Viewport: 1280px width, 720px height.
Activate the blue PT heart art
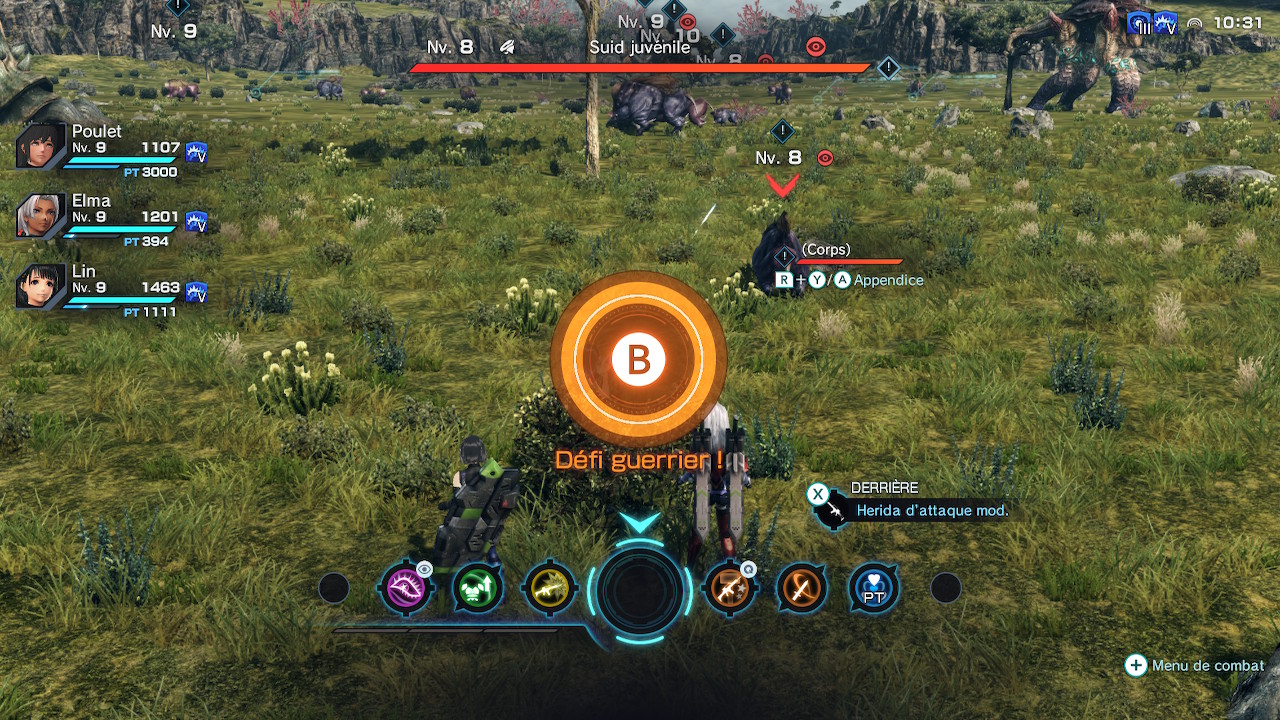[x=873, y=588]
